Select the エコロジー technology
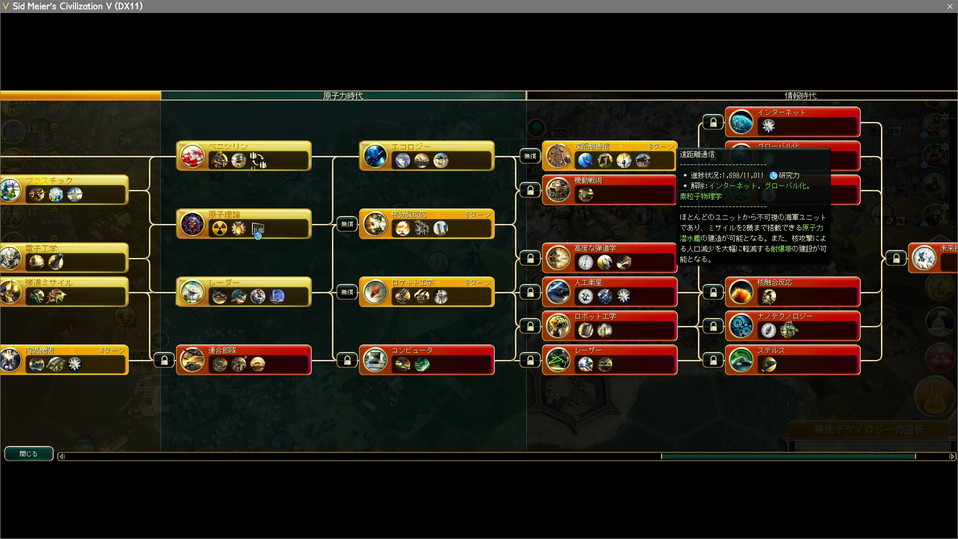 427,156
